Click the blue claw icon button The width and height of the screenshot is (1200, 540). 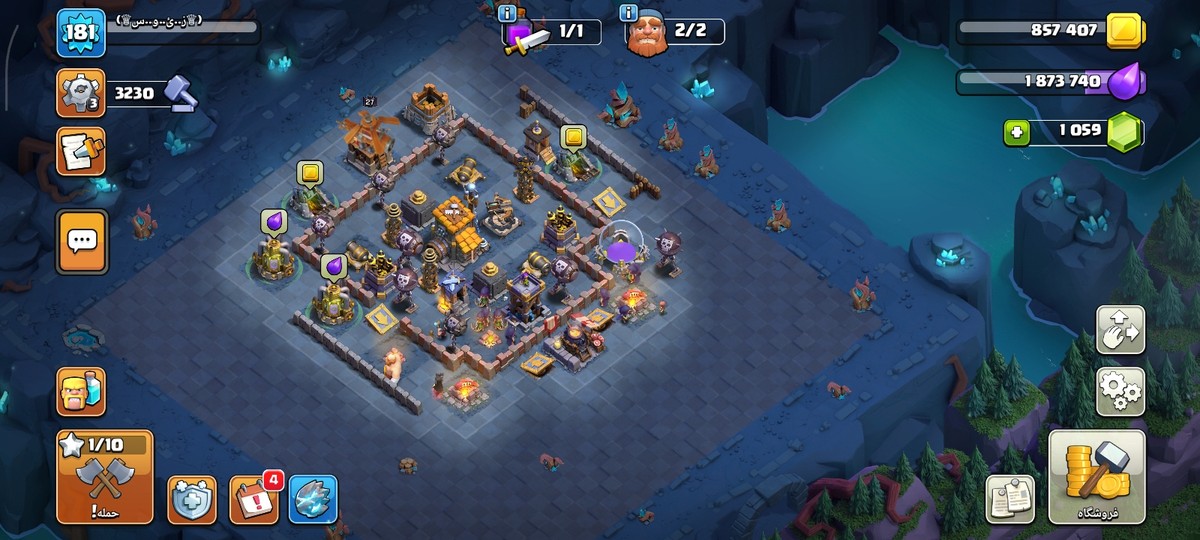pos(313,499)
